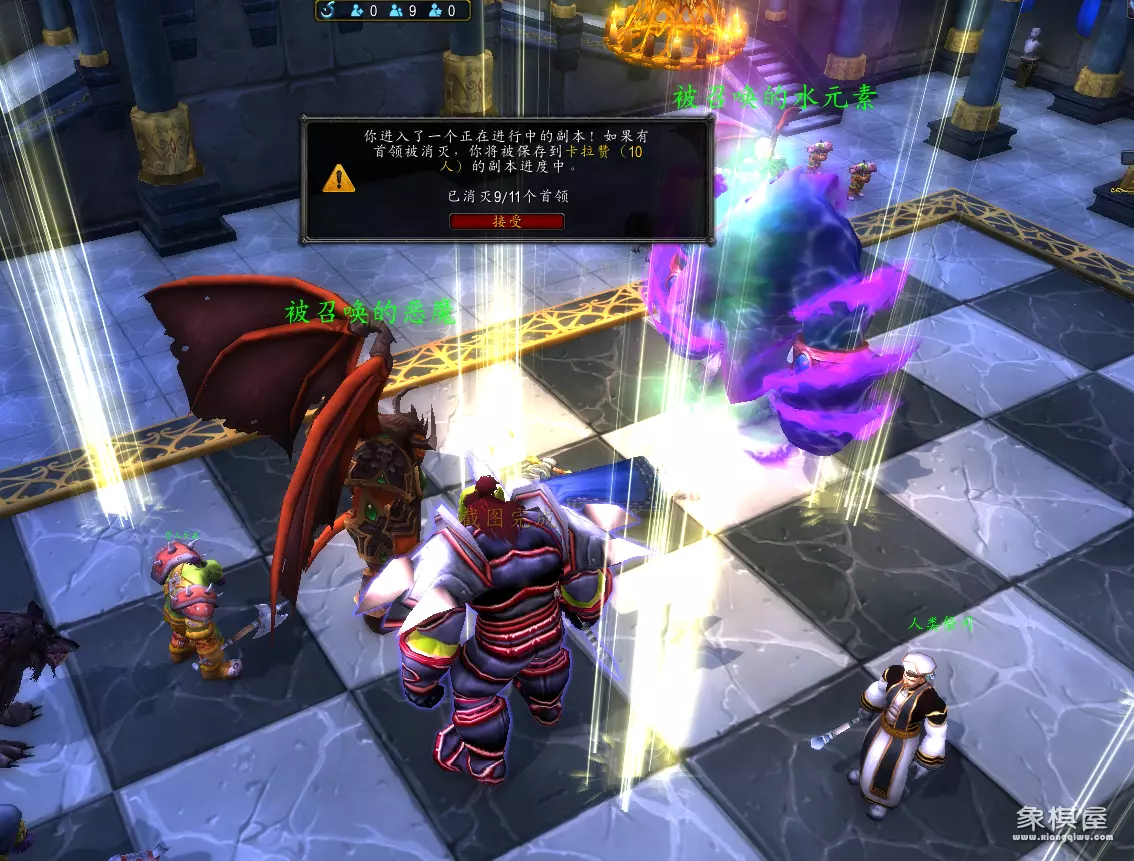Select the two-person group icon

(396, 11)
